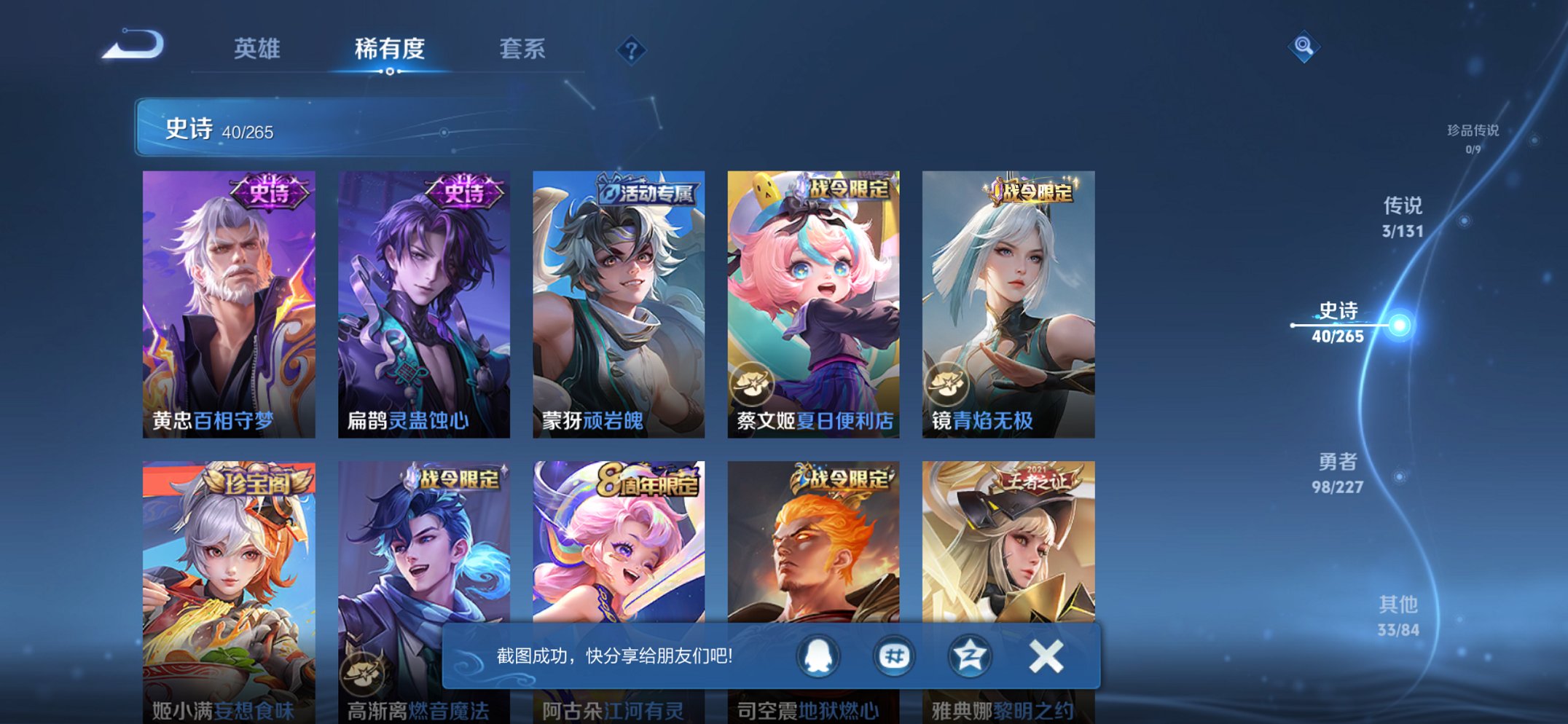Share via the hashtag community icon
This screenshot has height=724, width=1568.
pos(894,656)
